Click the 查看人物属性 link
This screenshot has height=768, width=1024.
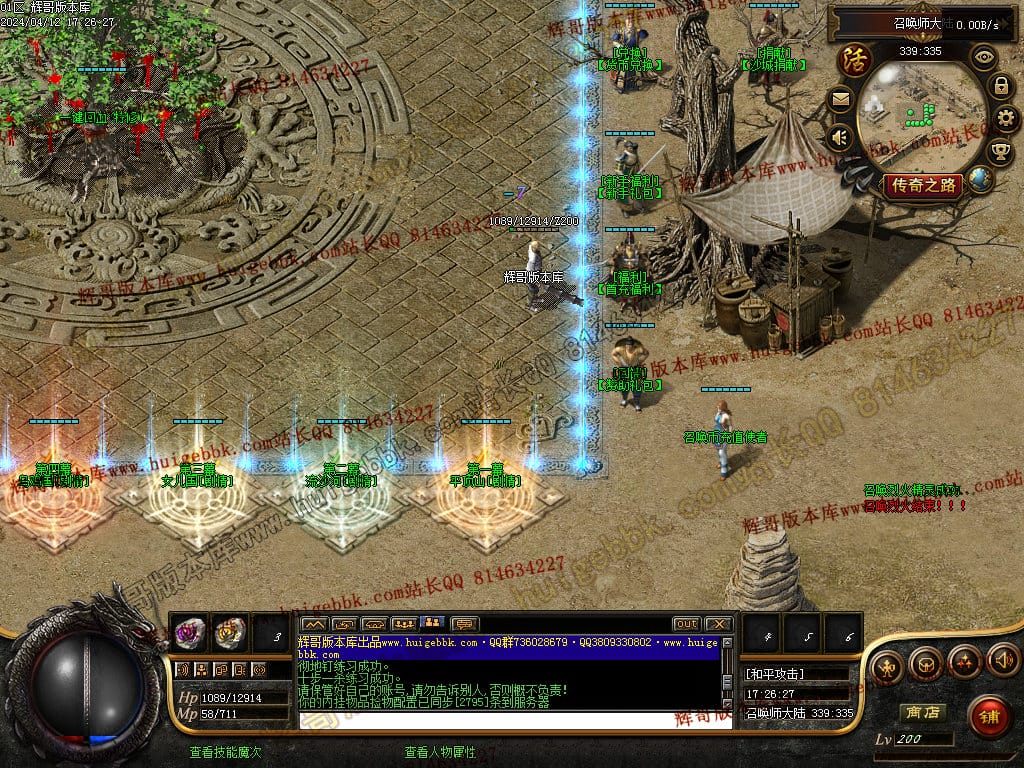[x=440, y=752]
